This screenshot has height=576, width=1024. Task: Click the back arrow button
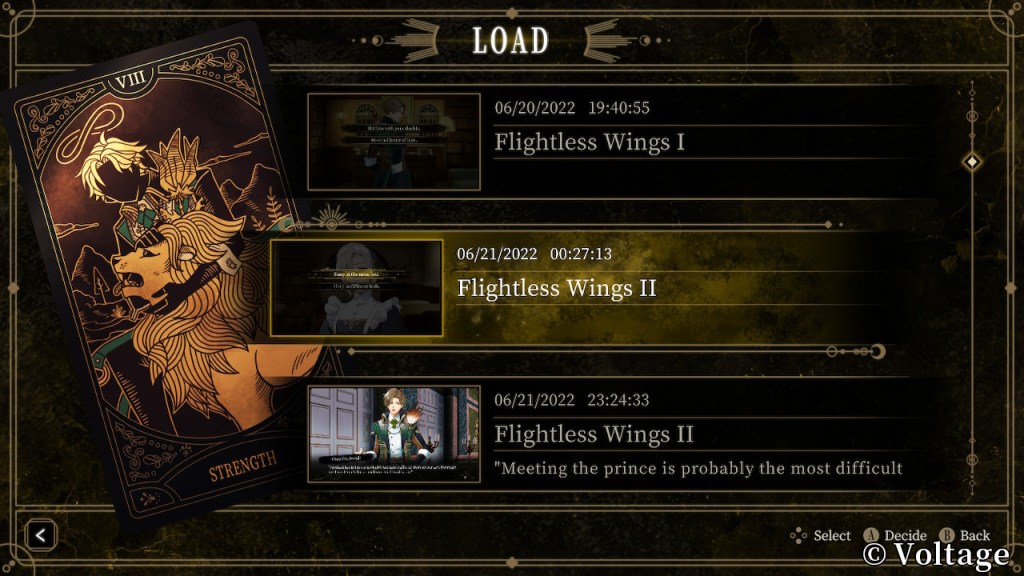coord(41,535)
